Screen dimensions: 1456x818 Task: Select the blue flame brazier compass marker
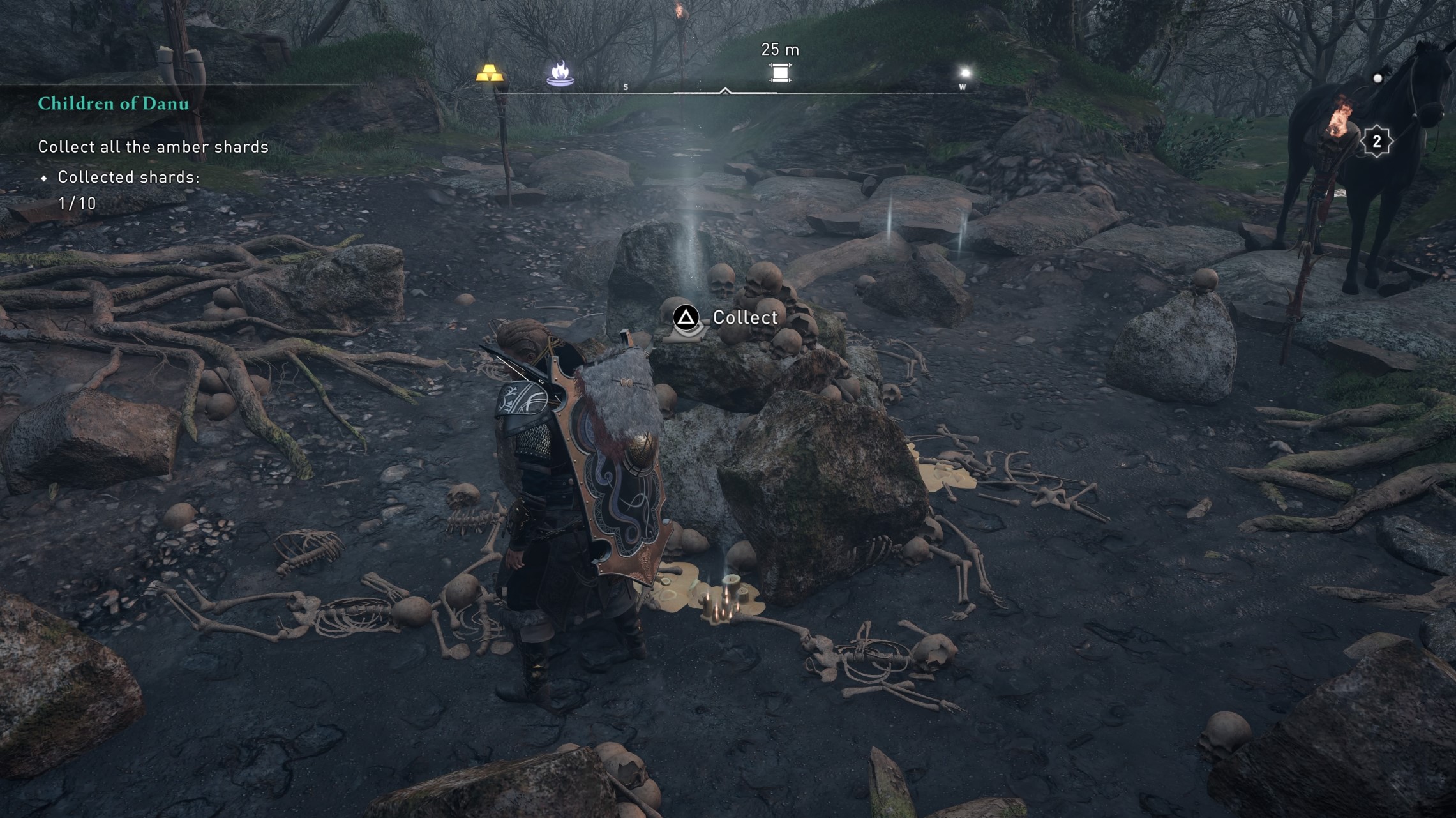click(560, 73)
